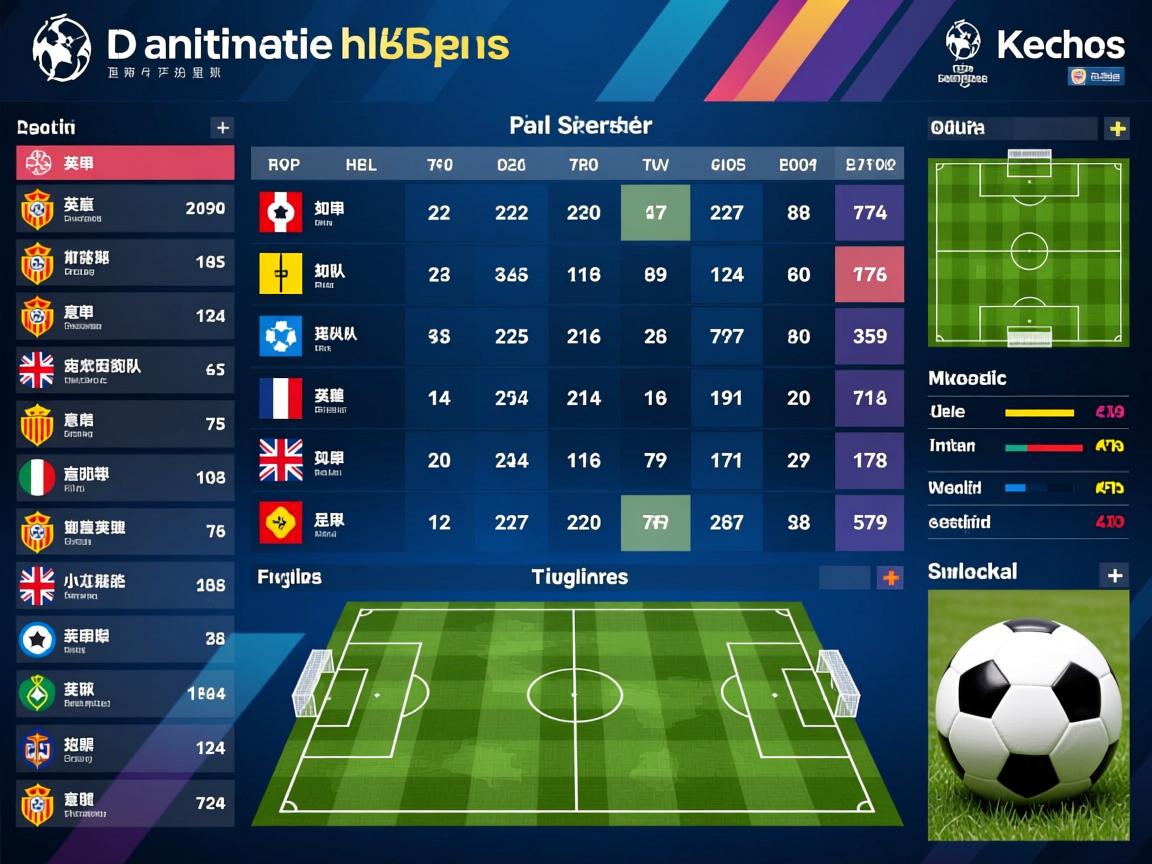Click the yellow plus button next to Odura
Viewport: 1152px width, 864px height.
click(1116, 128)
